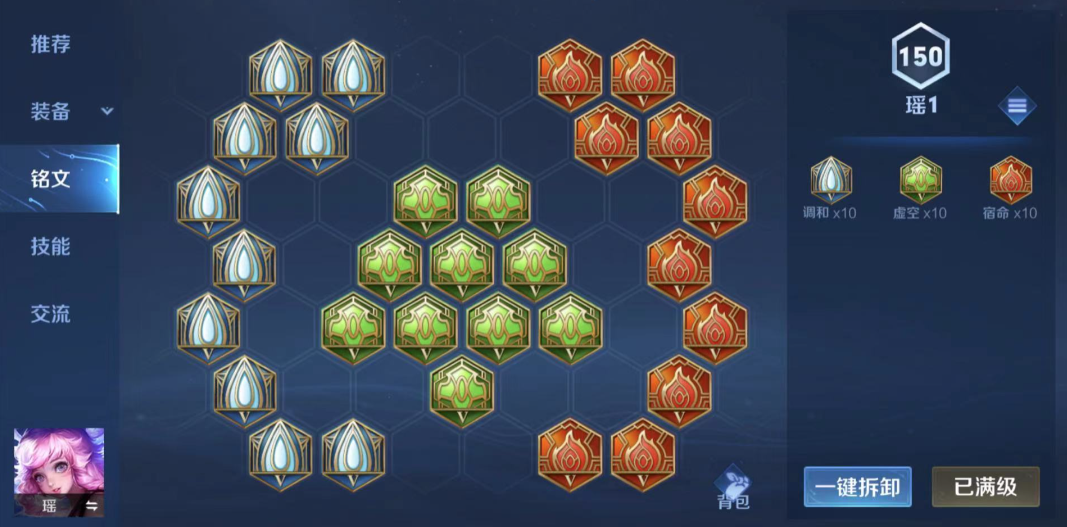The width and height of the screenshot is (1067, 527).
Task: Open the rune page list menu icon
Action: tap(1016, 106)
